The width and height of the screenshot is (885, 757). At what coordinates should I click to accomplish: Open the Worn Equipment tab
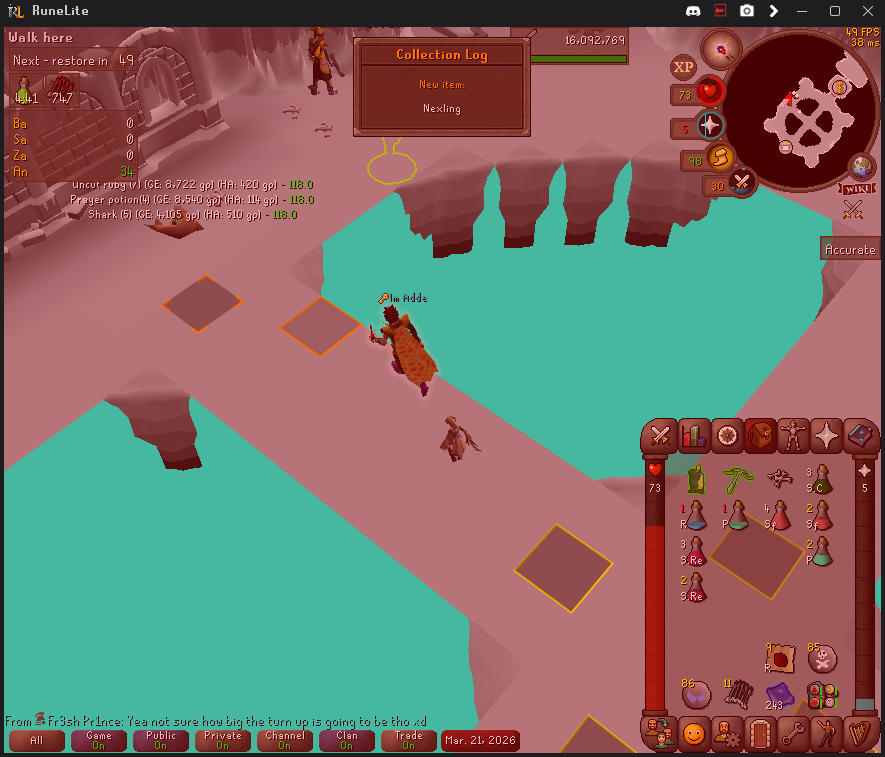pos(795,435)
